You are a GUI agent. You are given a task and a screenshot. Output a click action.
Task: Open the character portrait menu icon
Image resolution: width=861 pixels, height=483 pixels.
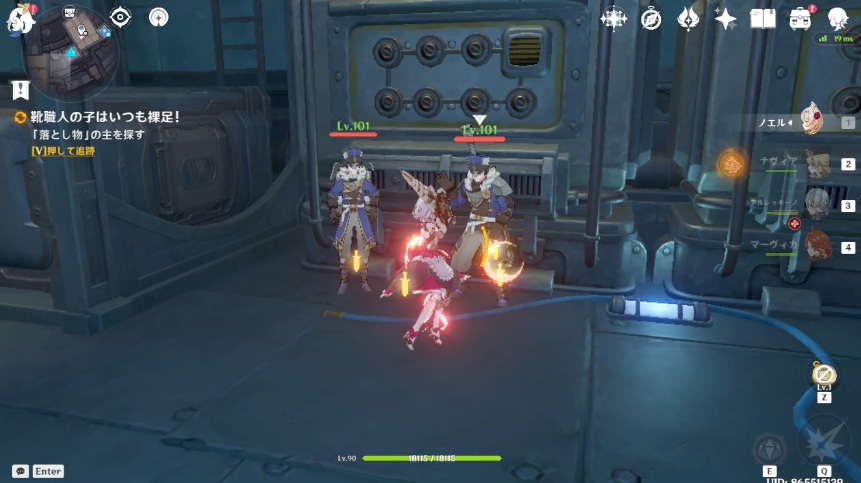pyautogui.click(x=838, y=18)
